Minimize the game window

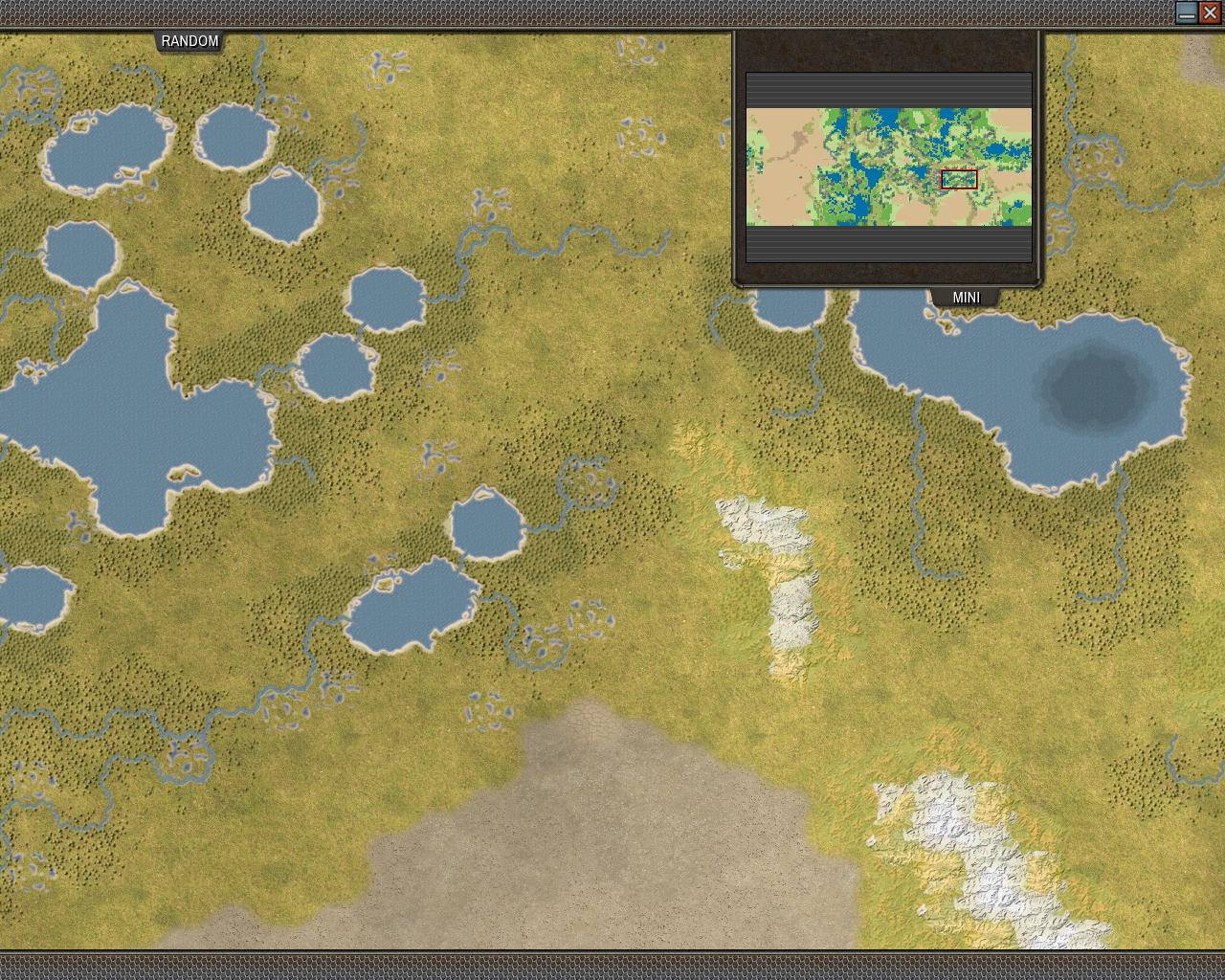pos(1187,12)
